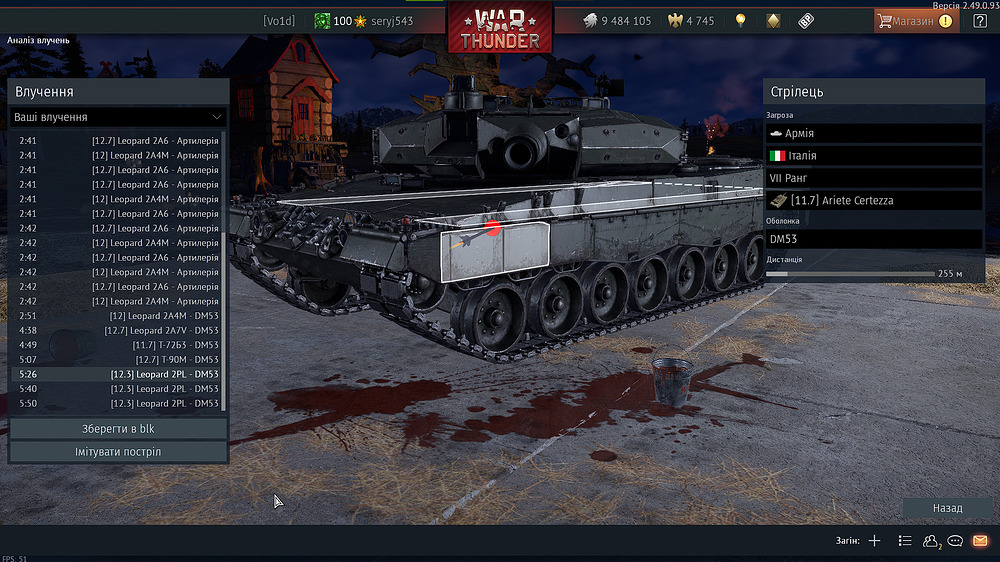Open the 'Магазин' shop
1000x562 pixels.
(x=914, y=20)
